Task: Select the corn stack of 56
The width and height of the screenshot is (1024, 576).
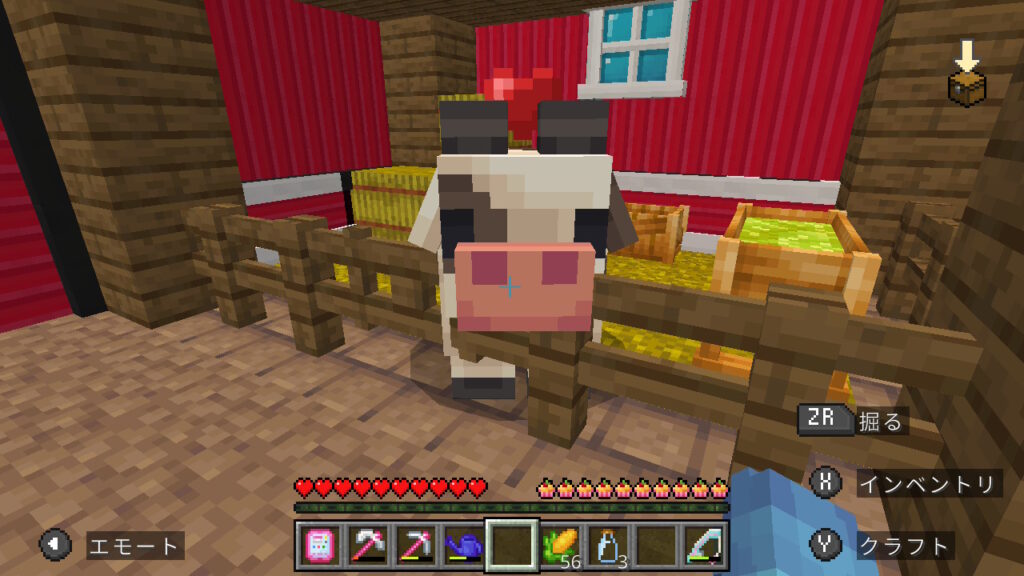Action: point(559,546)
